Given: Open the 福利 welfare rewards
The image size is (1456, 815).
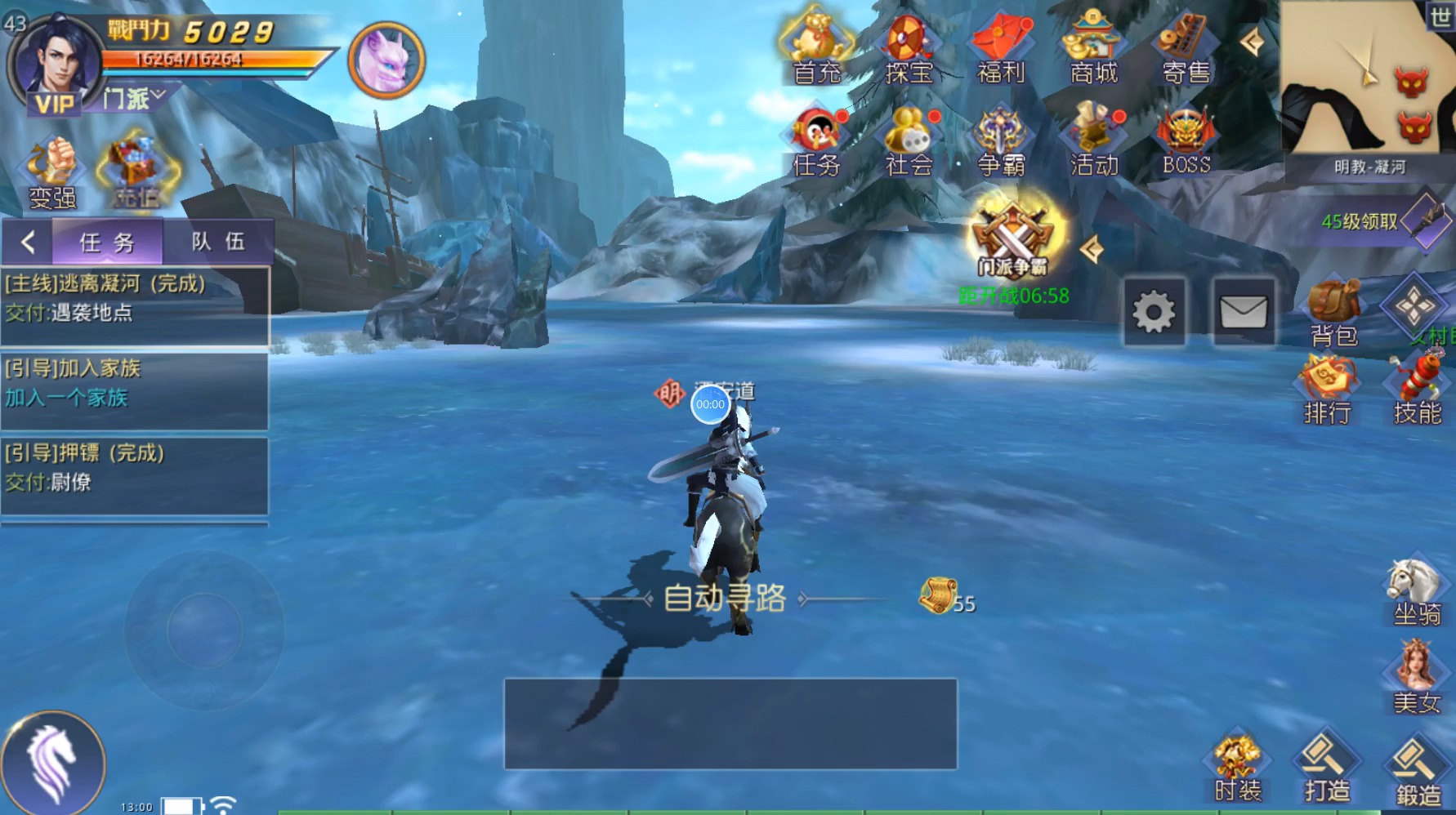Looking at the screenshot, I should pos(1001,47).
